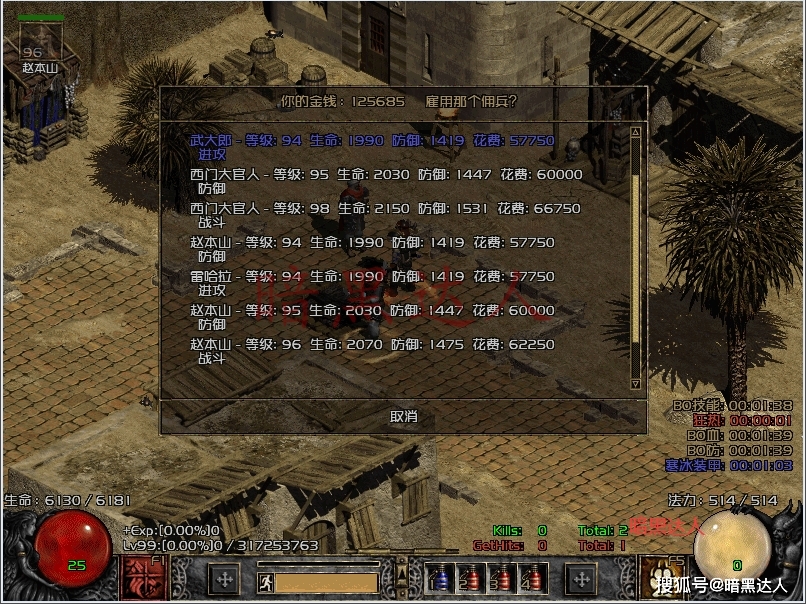Viewport: 806px width, 604px height.
Task: Toggle the run/walk button
Action: coord(265,580)
